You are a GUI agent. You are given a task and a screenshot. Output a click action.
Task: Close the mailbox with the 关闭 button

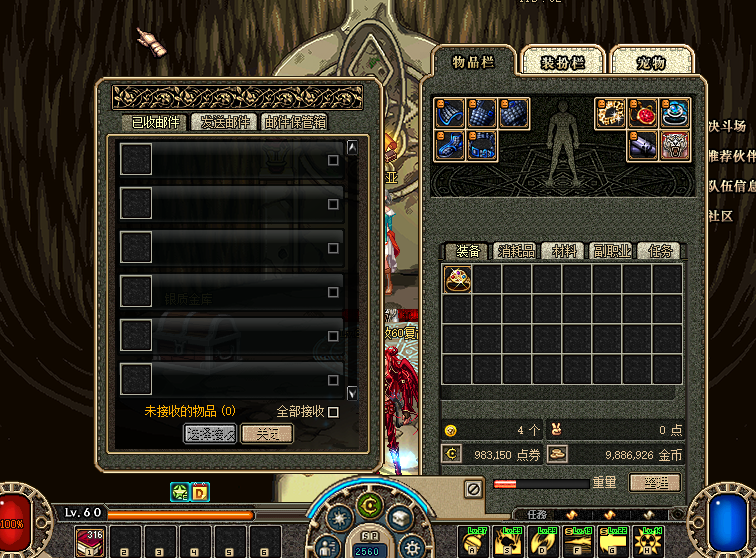click(x=267, y=433)
